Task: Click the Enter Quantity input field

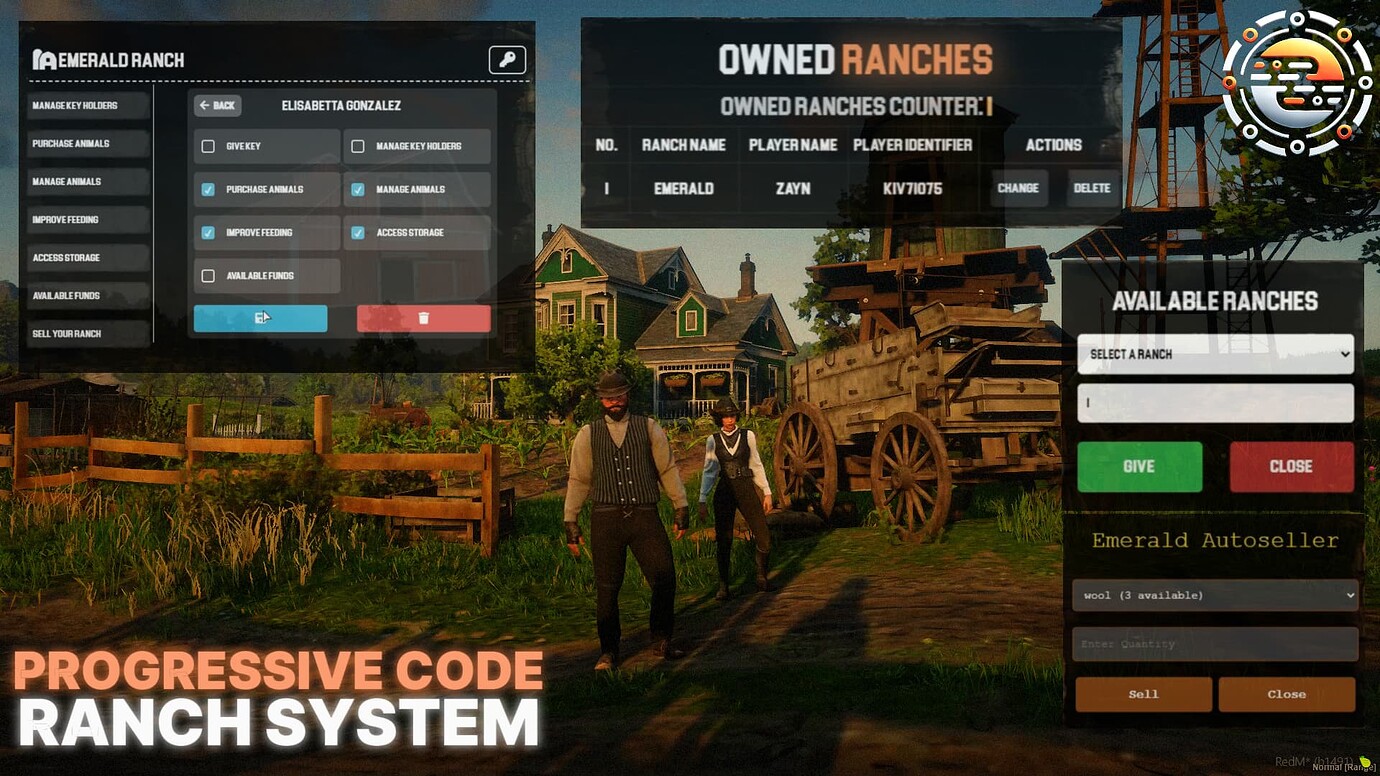Action: point(1214,644)
